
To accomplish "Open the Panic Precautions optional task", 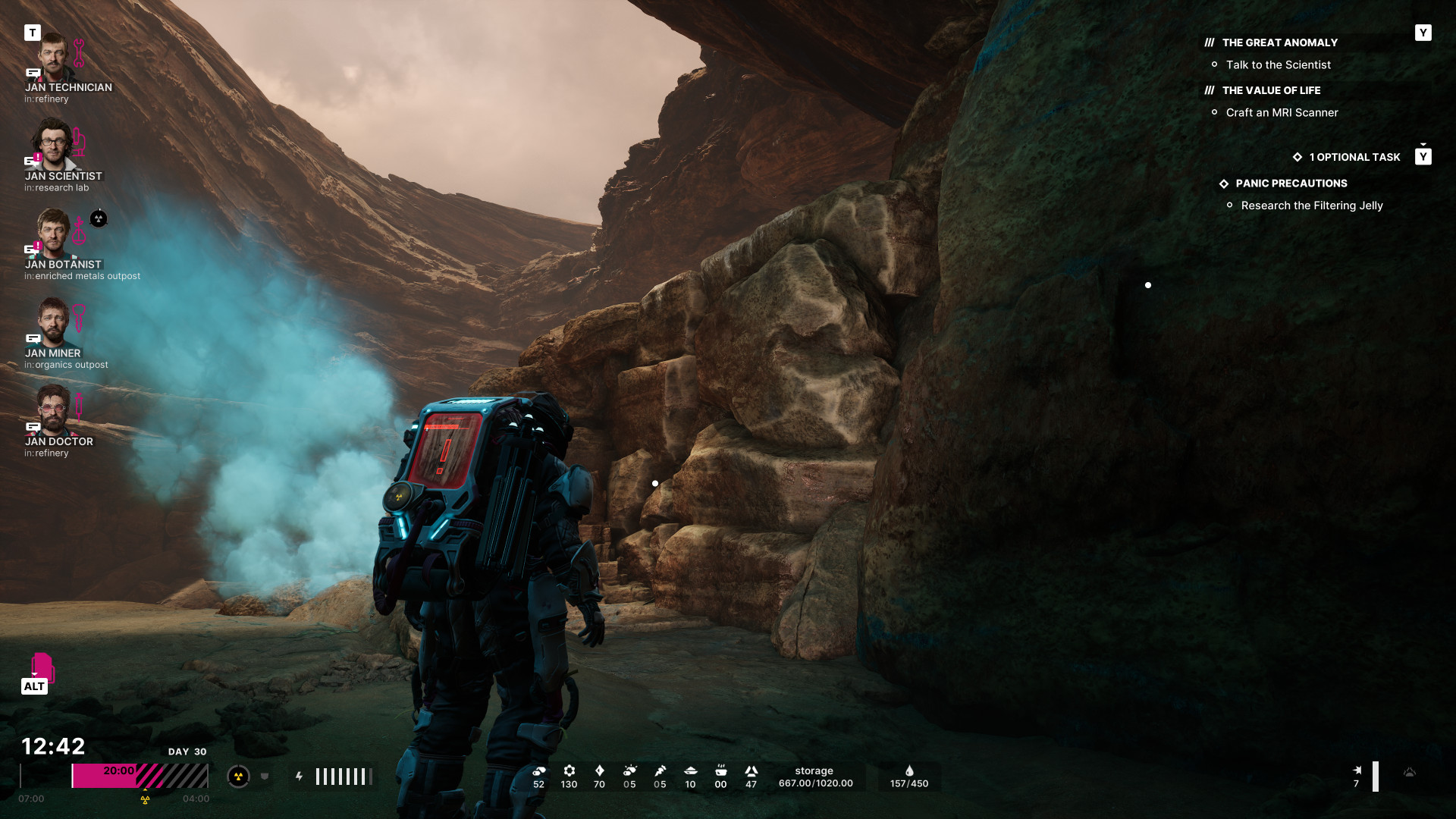I will (1291, 184).
